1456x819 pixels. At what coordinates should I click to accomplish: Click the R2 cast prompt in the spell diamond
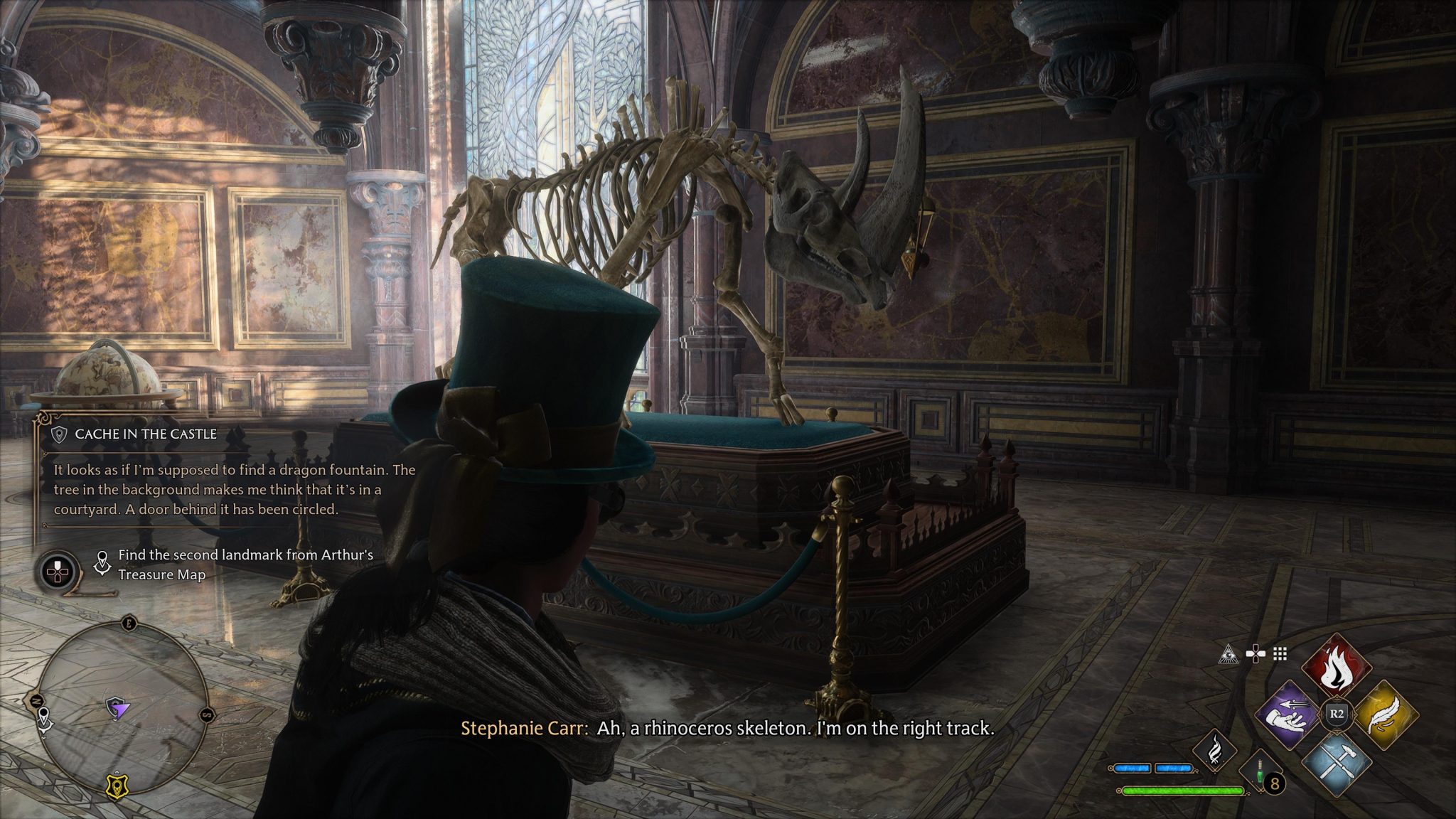tap(1337, 714)
